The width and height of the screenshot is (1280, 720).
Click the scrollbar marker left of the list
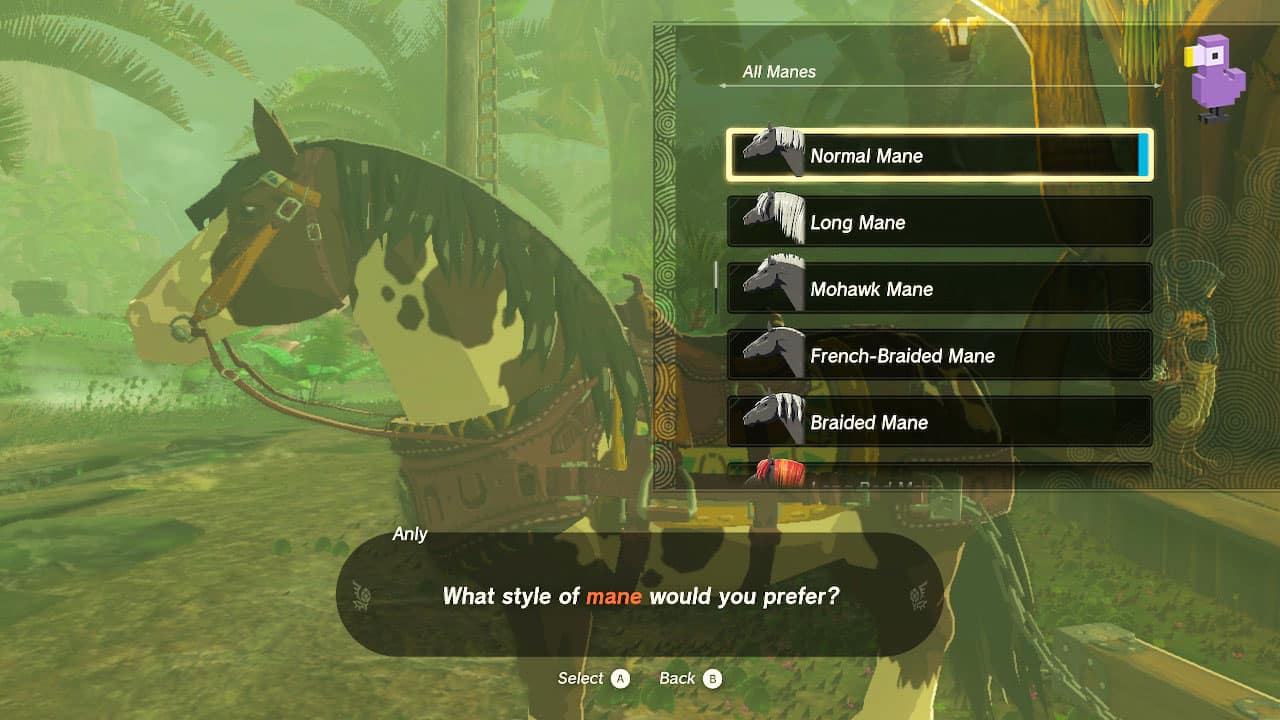pyautogui.click(x=716, y=277)
